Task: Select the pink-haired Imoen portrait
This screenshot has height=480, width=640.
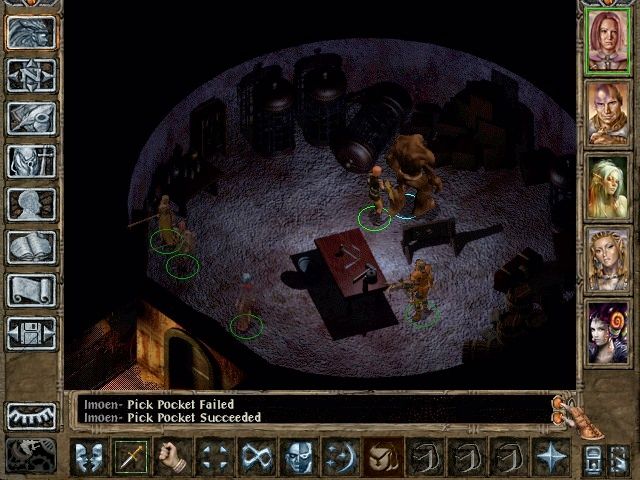Action: (x=608, y=39)
